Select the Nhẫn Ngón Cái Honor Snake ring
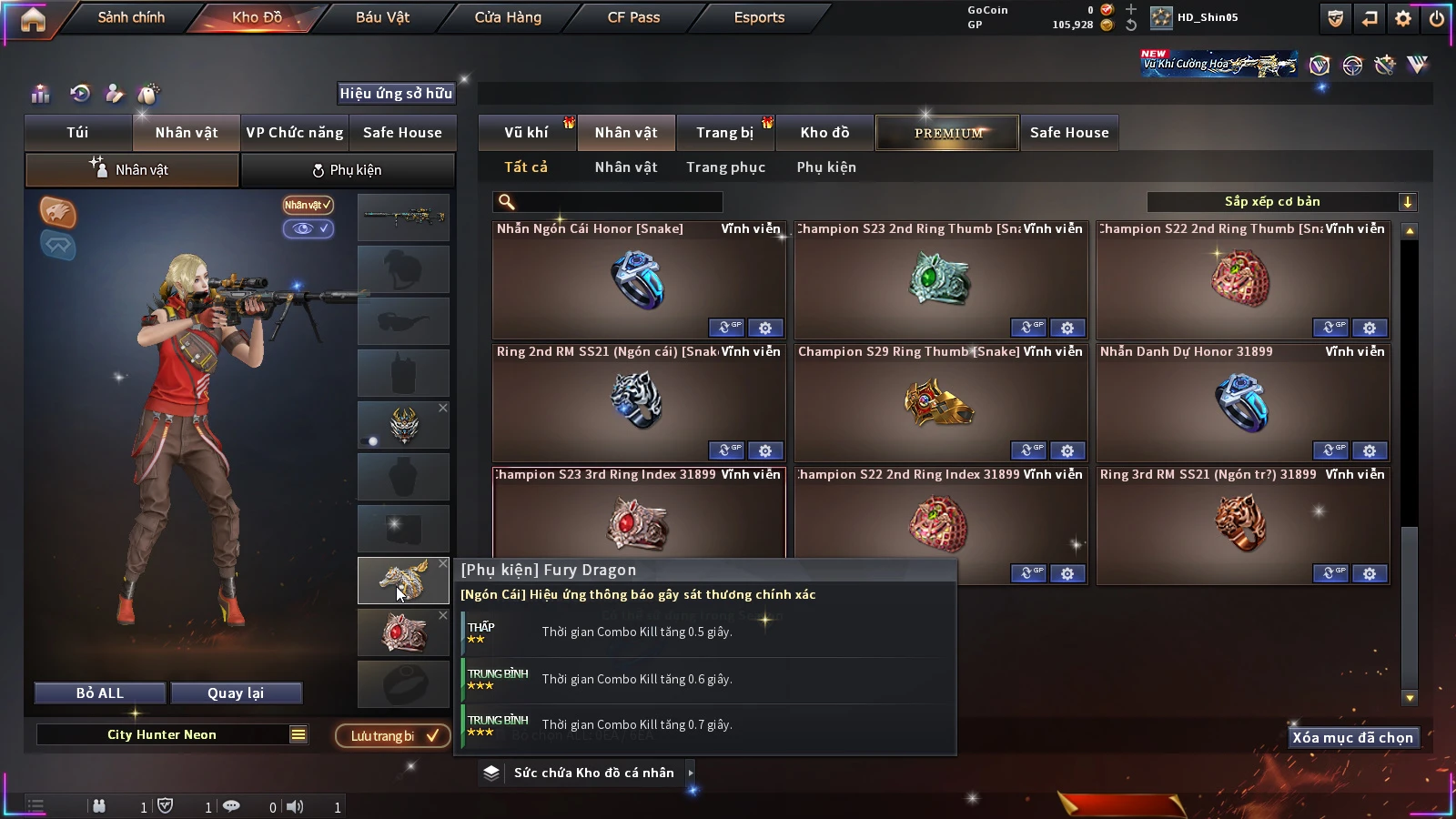 638,279
